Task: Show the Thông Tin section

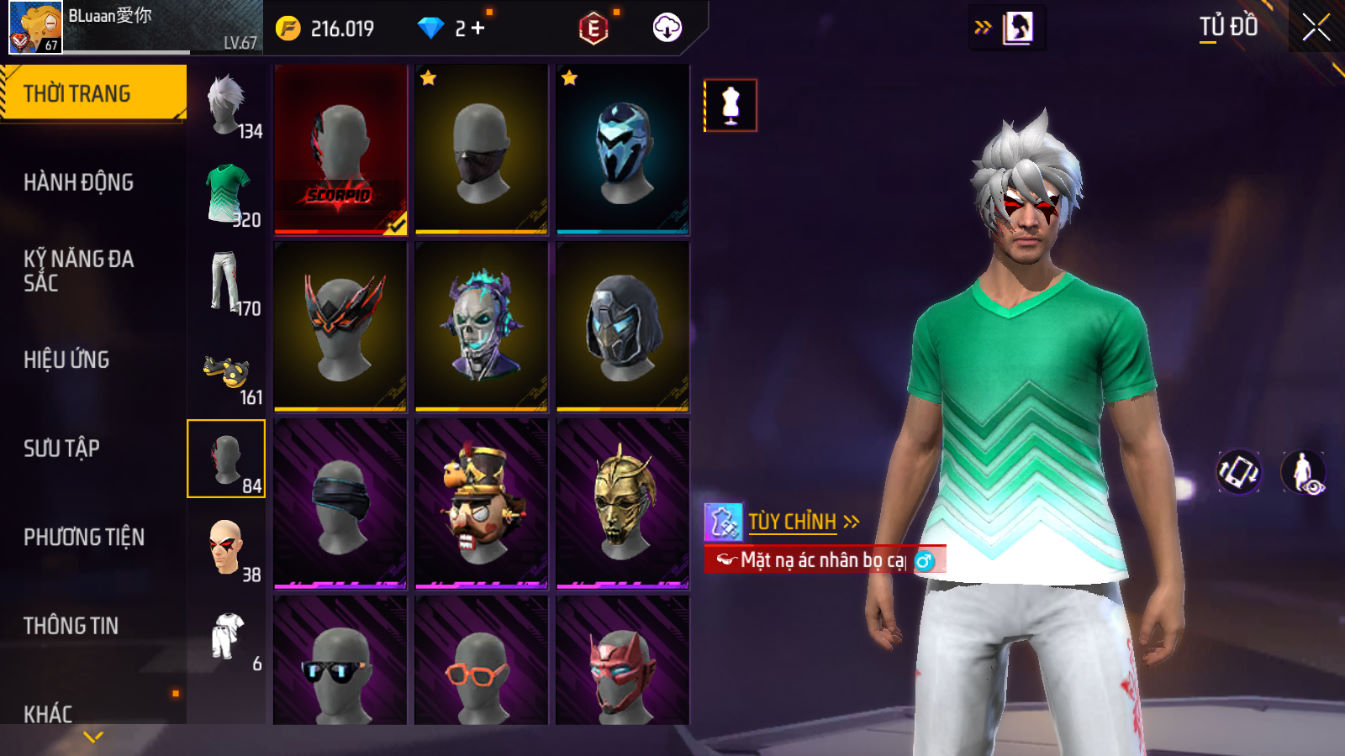Action: 71,626
